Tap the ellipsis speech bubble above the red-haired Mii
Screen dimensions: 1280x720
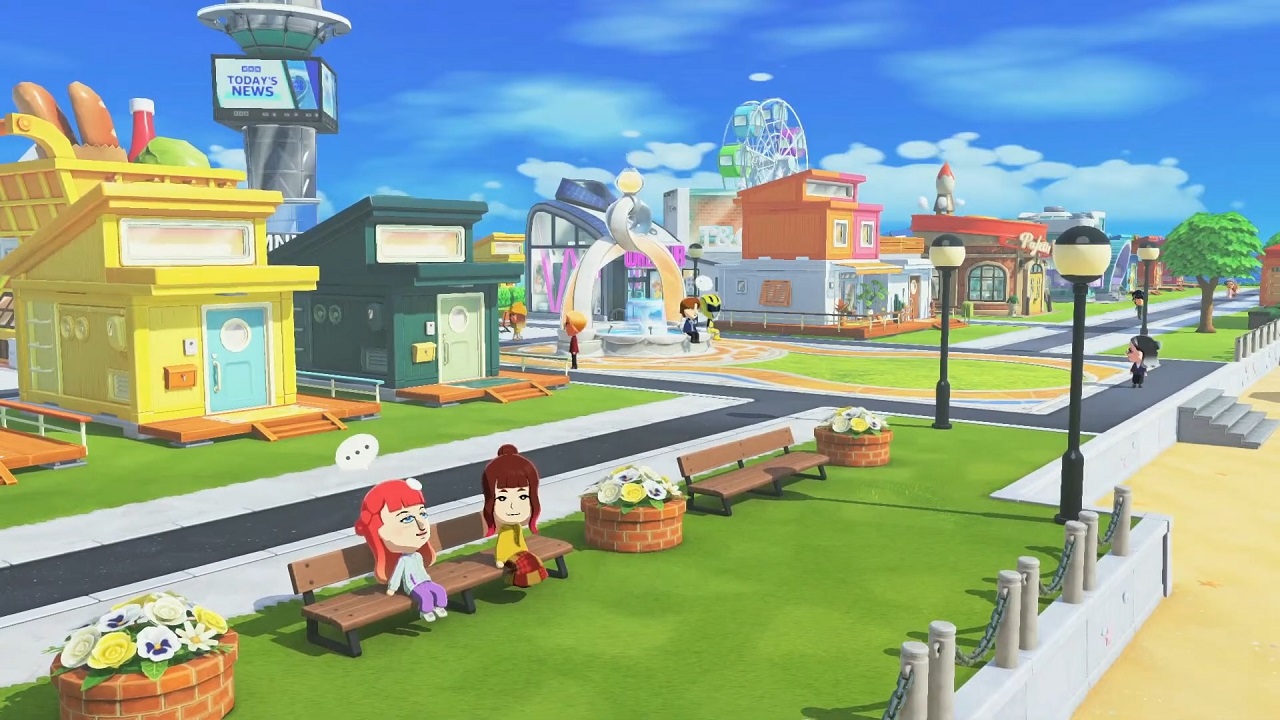(x=357, y=453)
